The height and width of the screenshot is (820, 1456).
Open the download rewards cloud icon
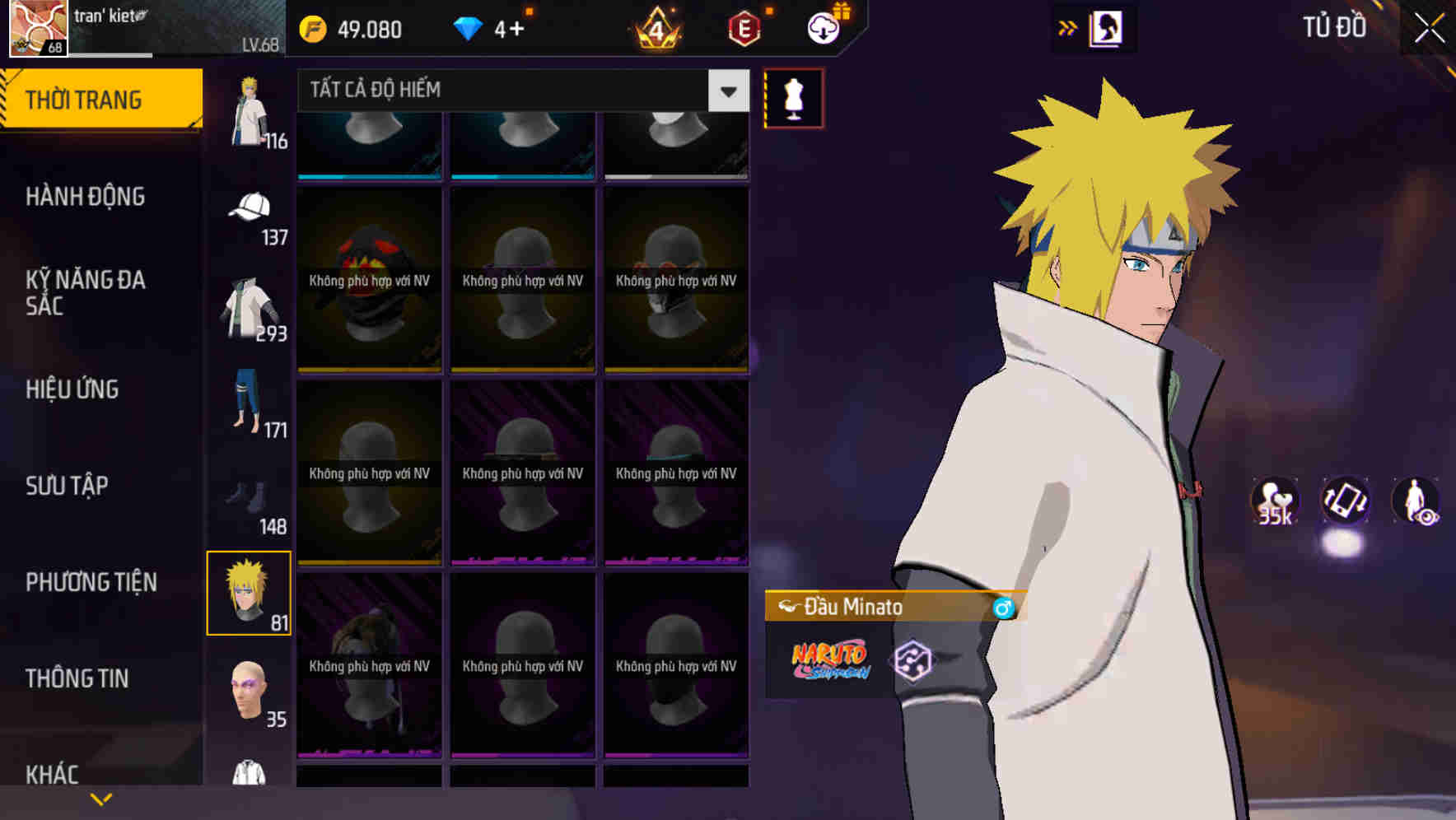point(823,28)
